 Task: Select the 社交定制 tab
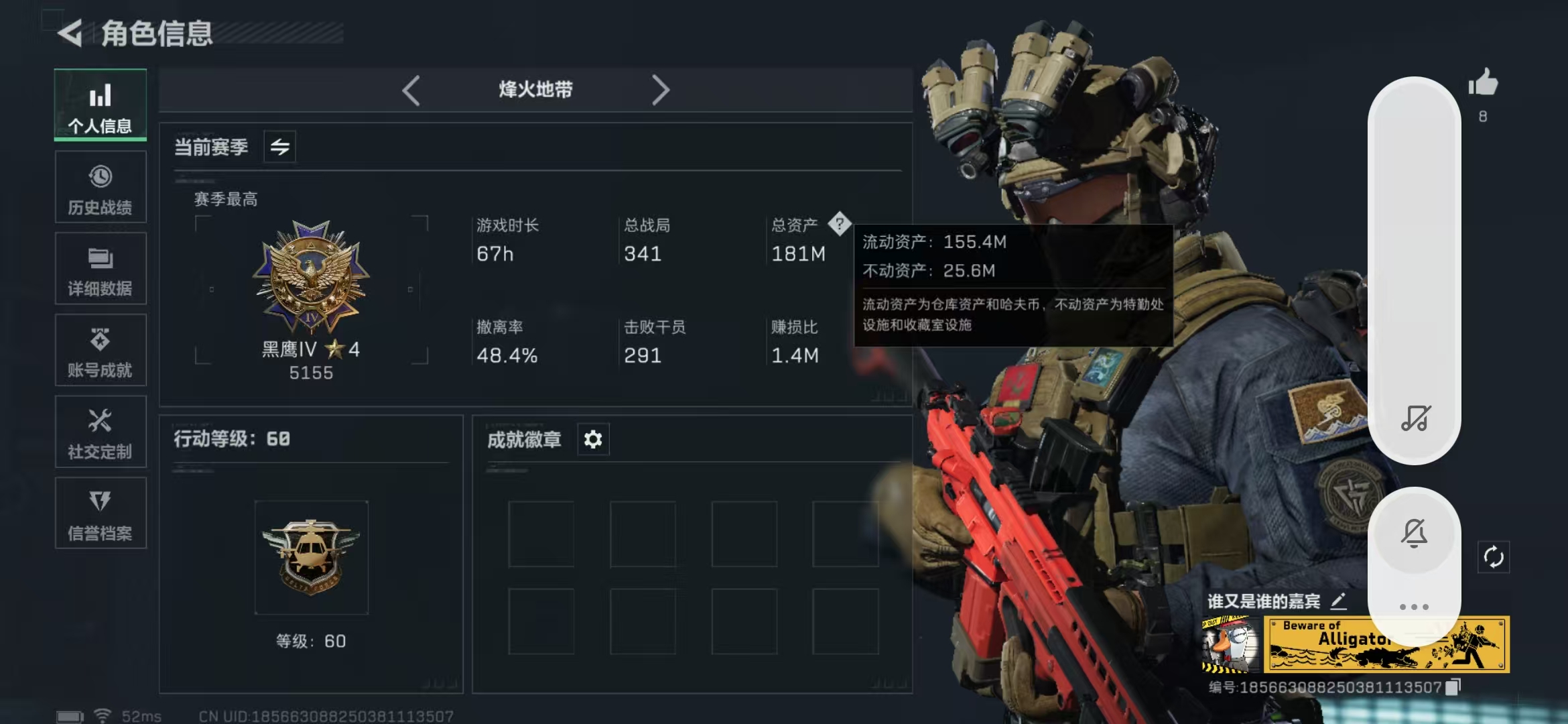tap(101, 432)
